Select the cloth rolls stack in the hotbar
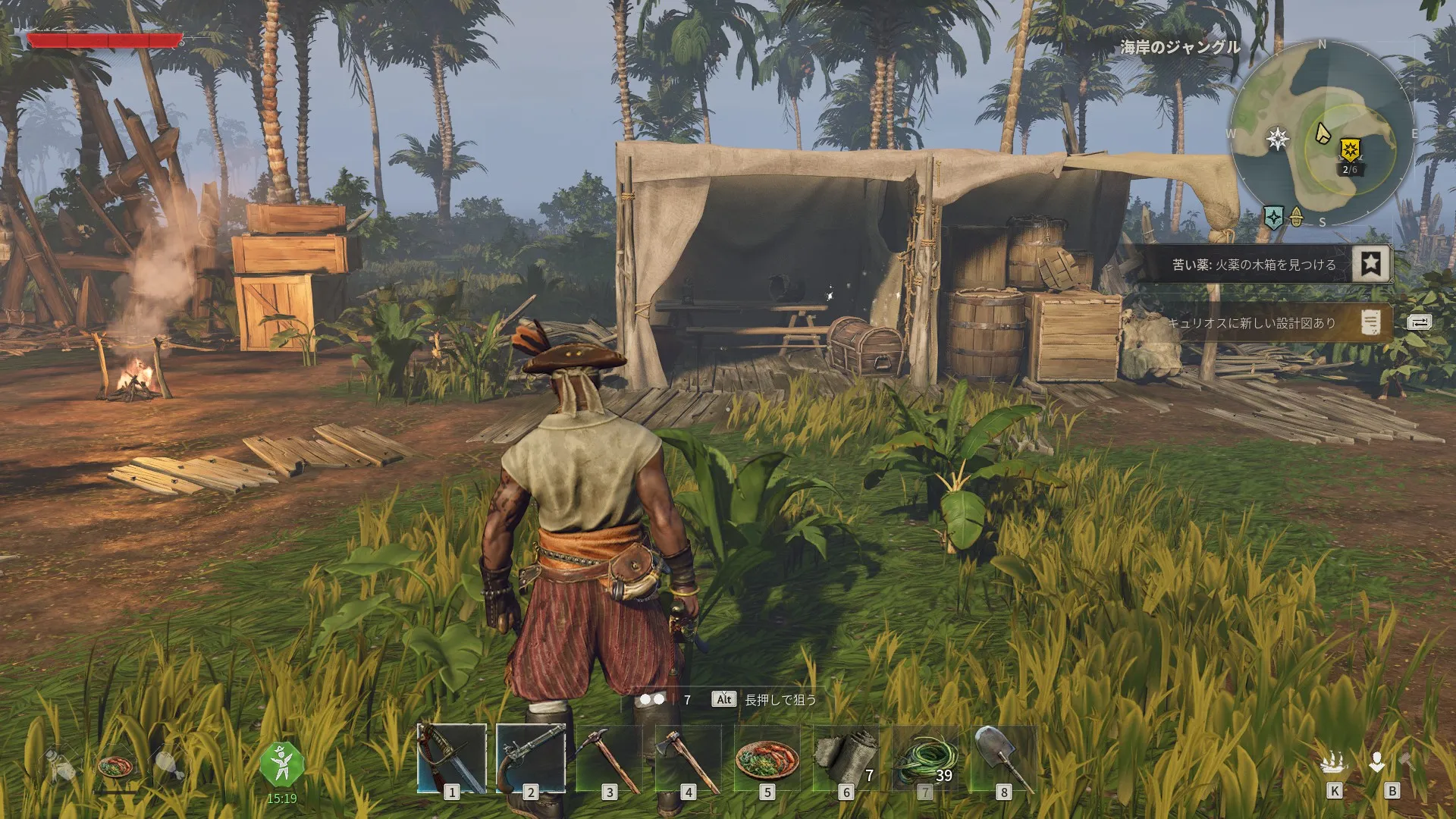The height and width of the screenshot is (819, 1456). 846,758
